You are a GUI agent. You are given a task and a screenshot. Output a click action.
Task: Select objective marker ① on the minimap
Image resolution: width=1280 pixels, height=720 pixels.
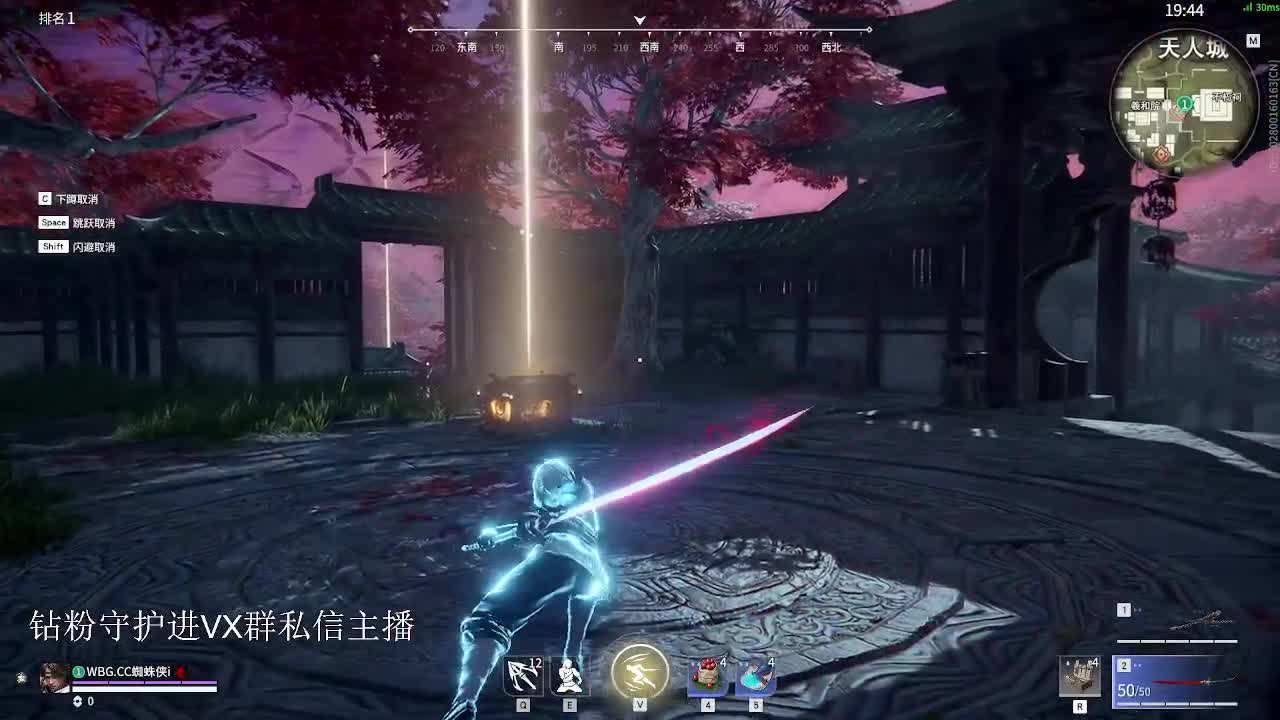(1185, 103)
